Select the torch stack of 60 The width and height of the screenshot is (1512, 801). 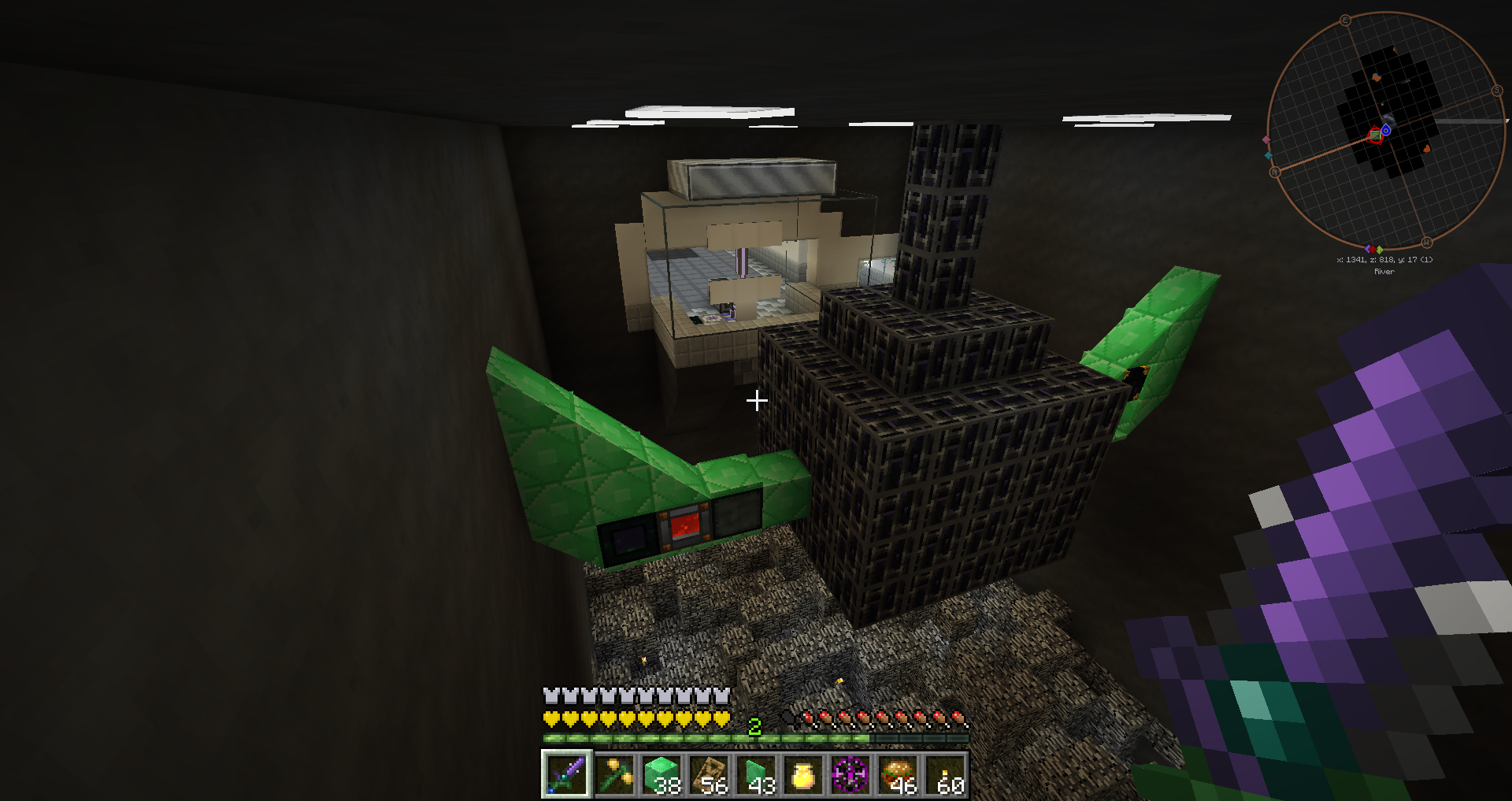[x=945, y=773]
